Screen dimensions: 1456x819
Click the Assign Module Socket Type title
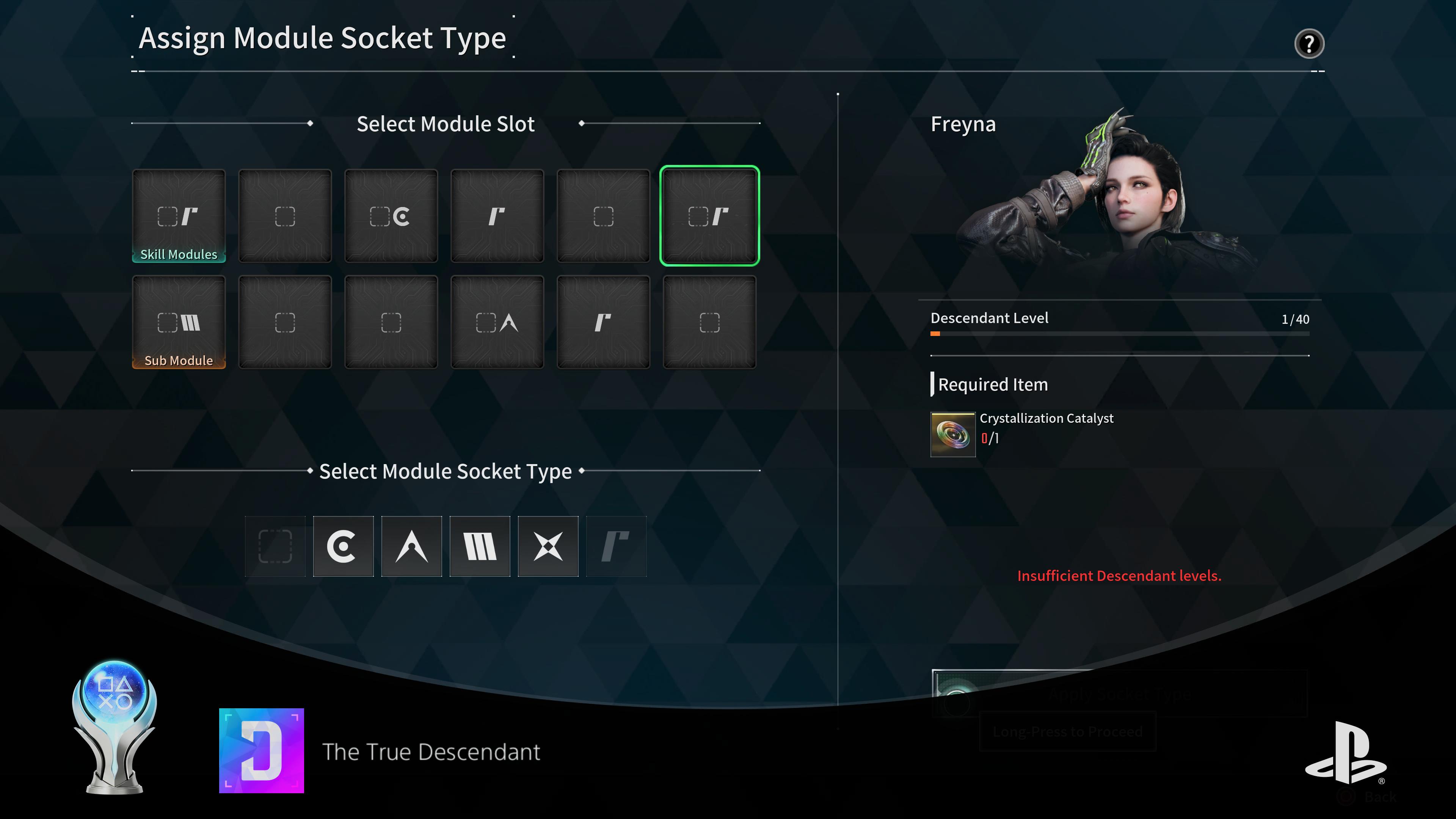tap(323, 38)
